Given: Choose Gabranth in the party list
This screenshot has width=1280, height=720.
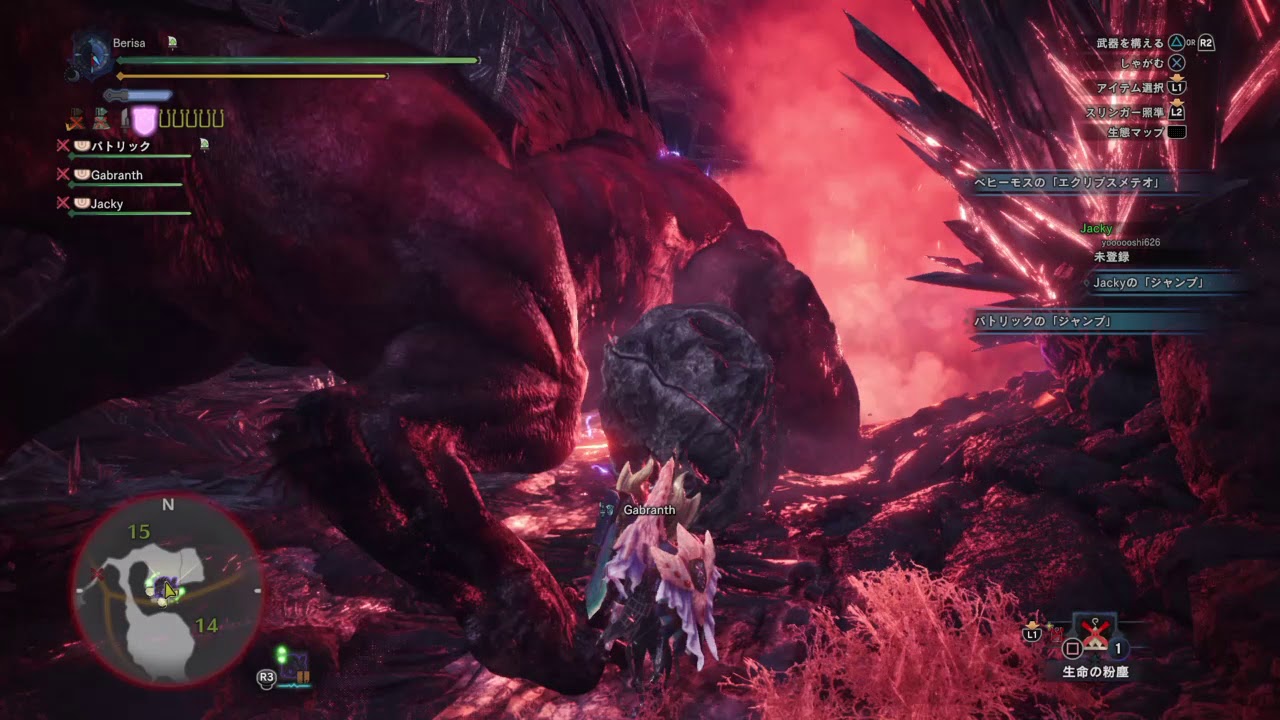Looking at the screenshot, I should click(x=116, y=175).
